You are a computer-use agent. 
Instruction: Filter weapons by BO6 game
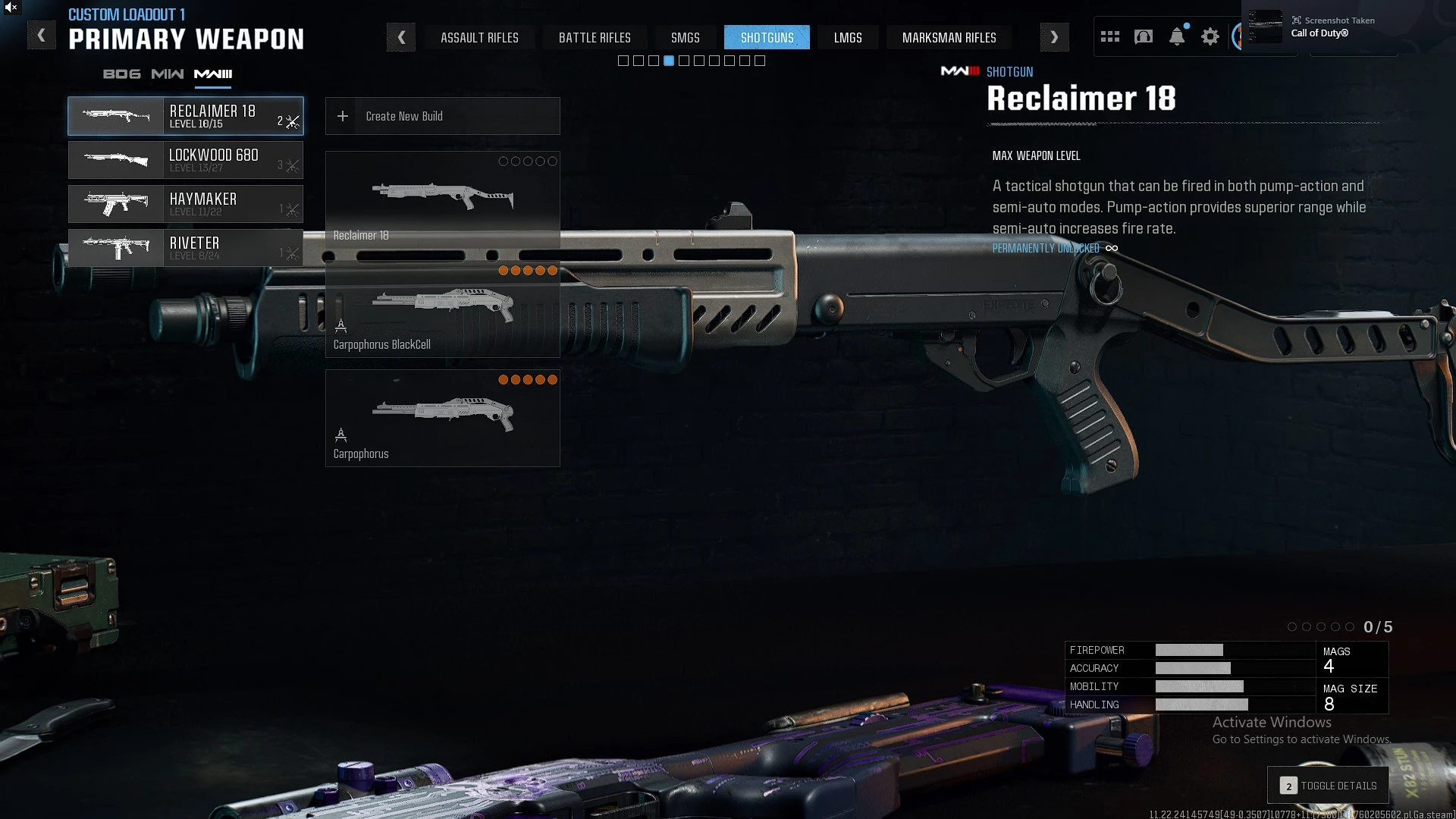[121, 74]
